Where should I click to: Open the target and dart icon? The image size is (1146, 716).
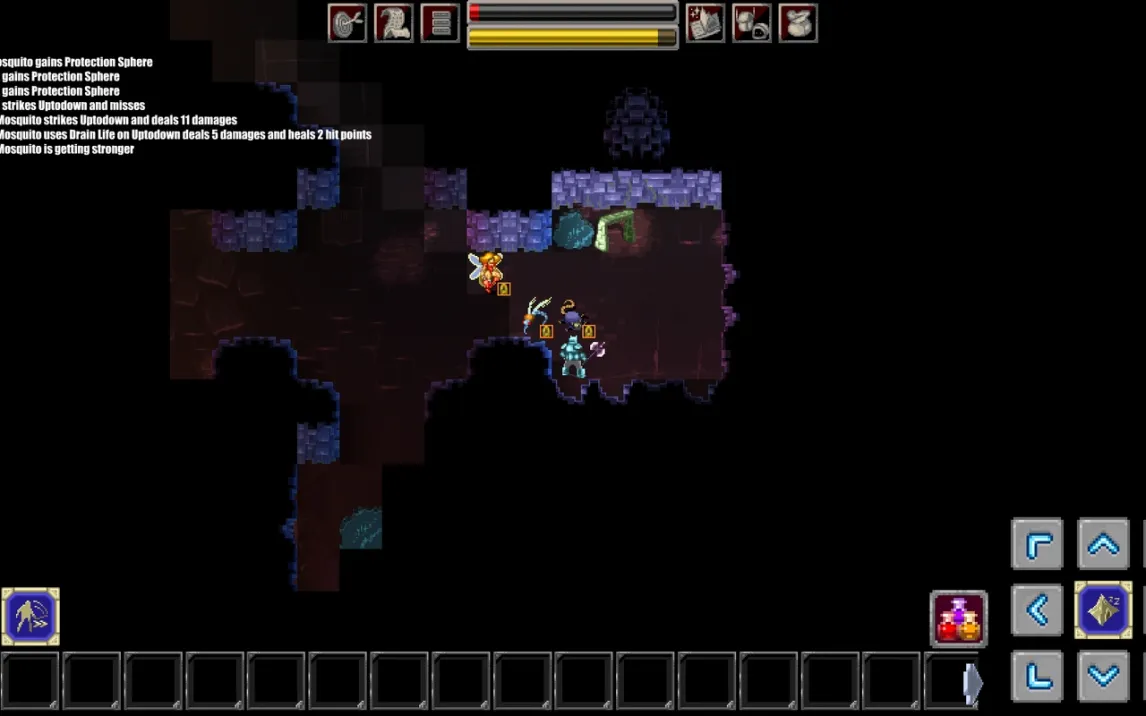tap(347, 23)
